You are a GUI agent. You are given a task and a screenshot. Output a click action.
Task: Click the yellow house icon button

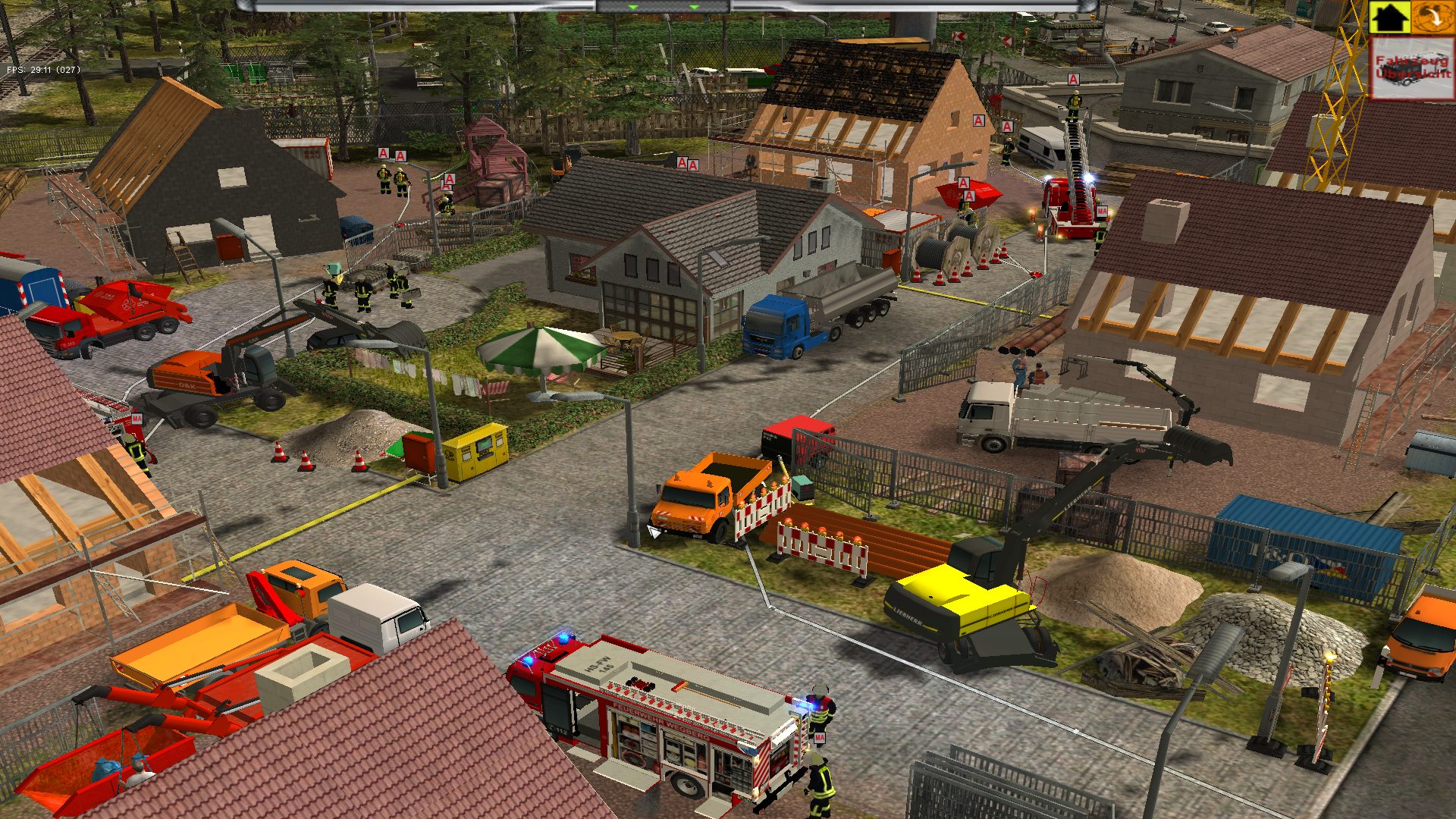pos(1389,17)
